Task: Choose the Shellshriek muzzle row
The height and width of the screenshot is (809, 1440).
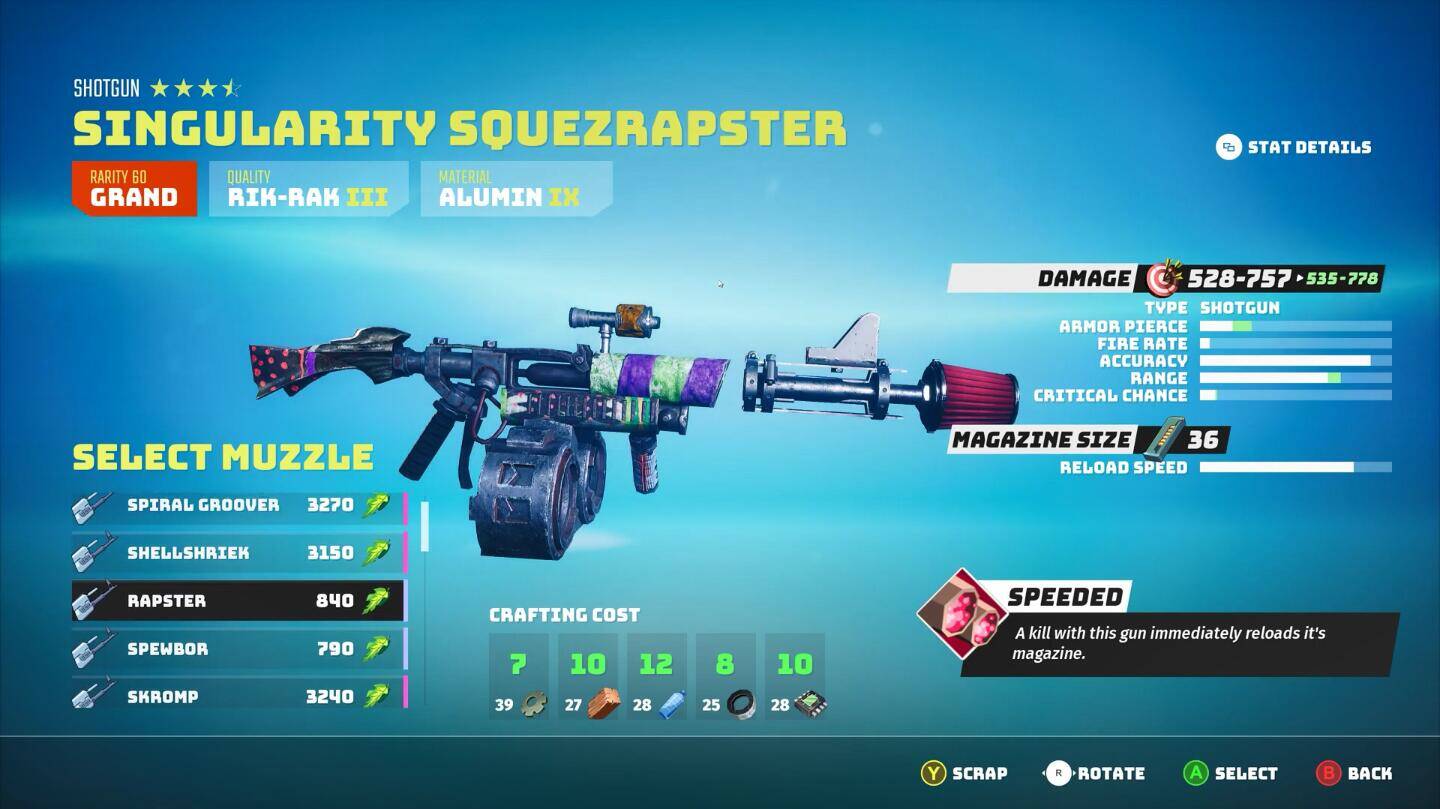Action: click(238, 553)
